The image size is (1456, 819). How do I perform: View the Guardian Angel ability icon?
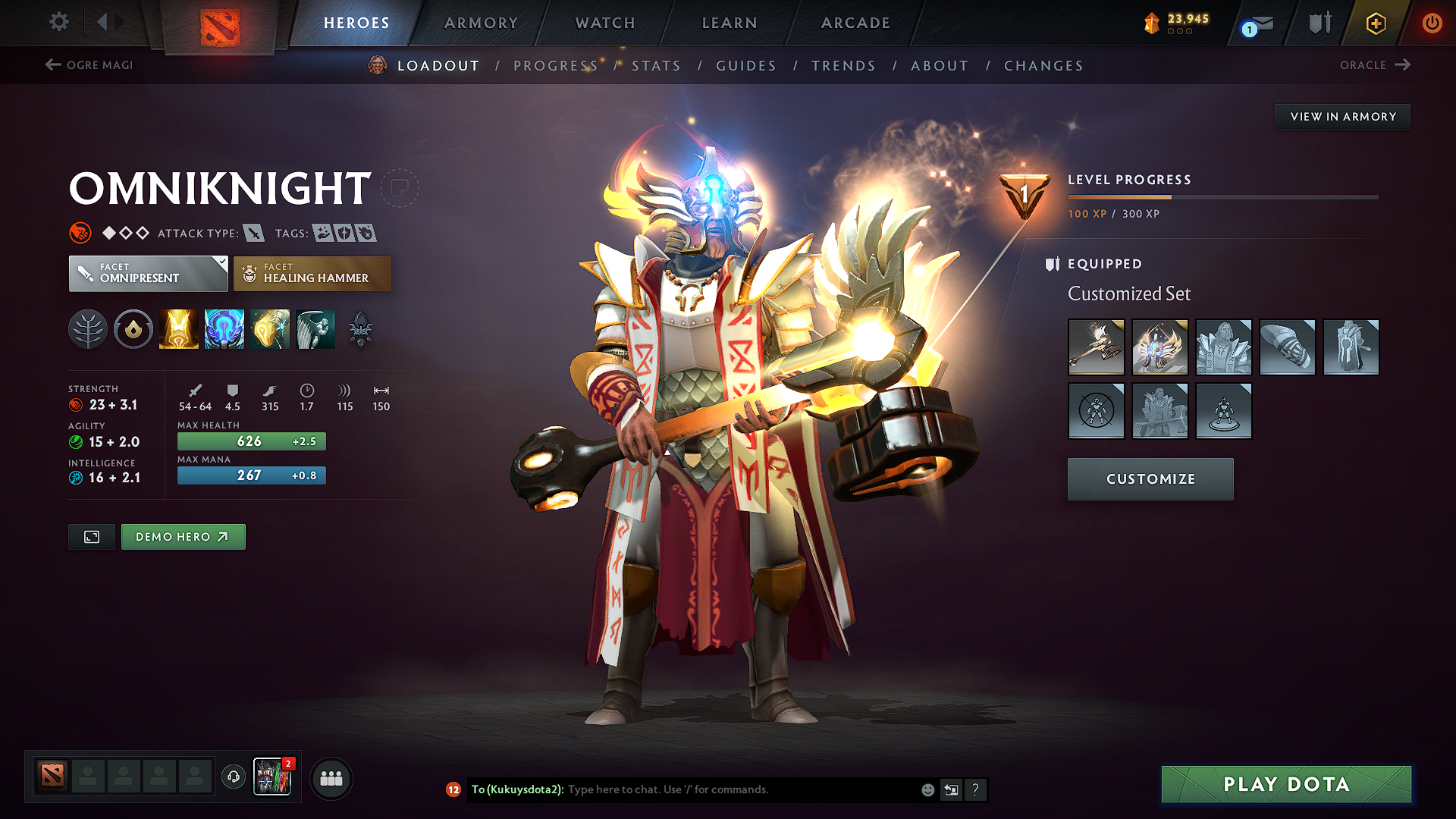tap(315, 328)
